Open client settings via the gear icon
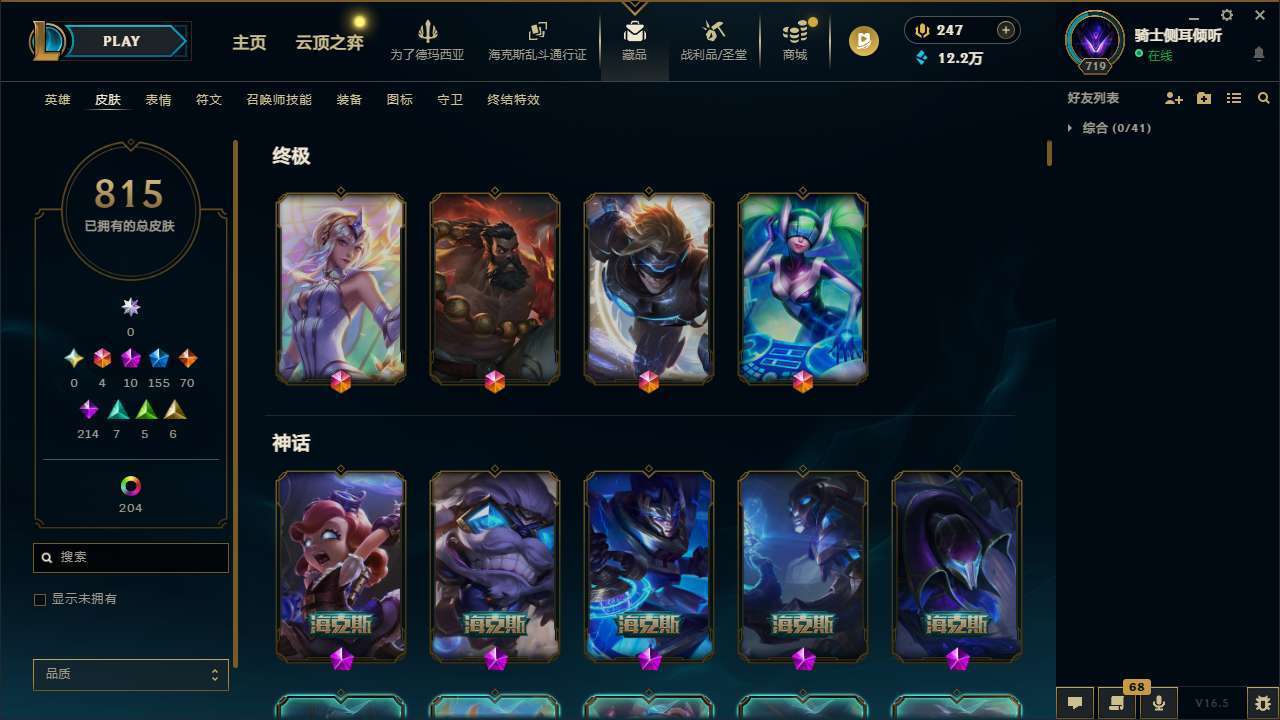Viewport: 1280px width, 720px height. coord(1226,16)
